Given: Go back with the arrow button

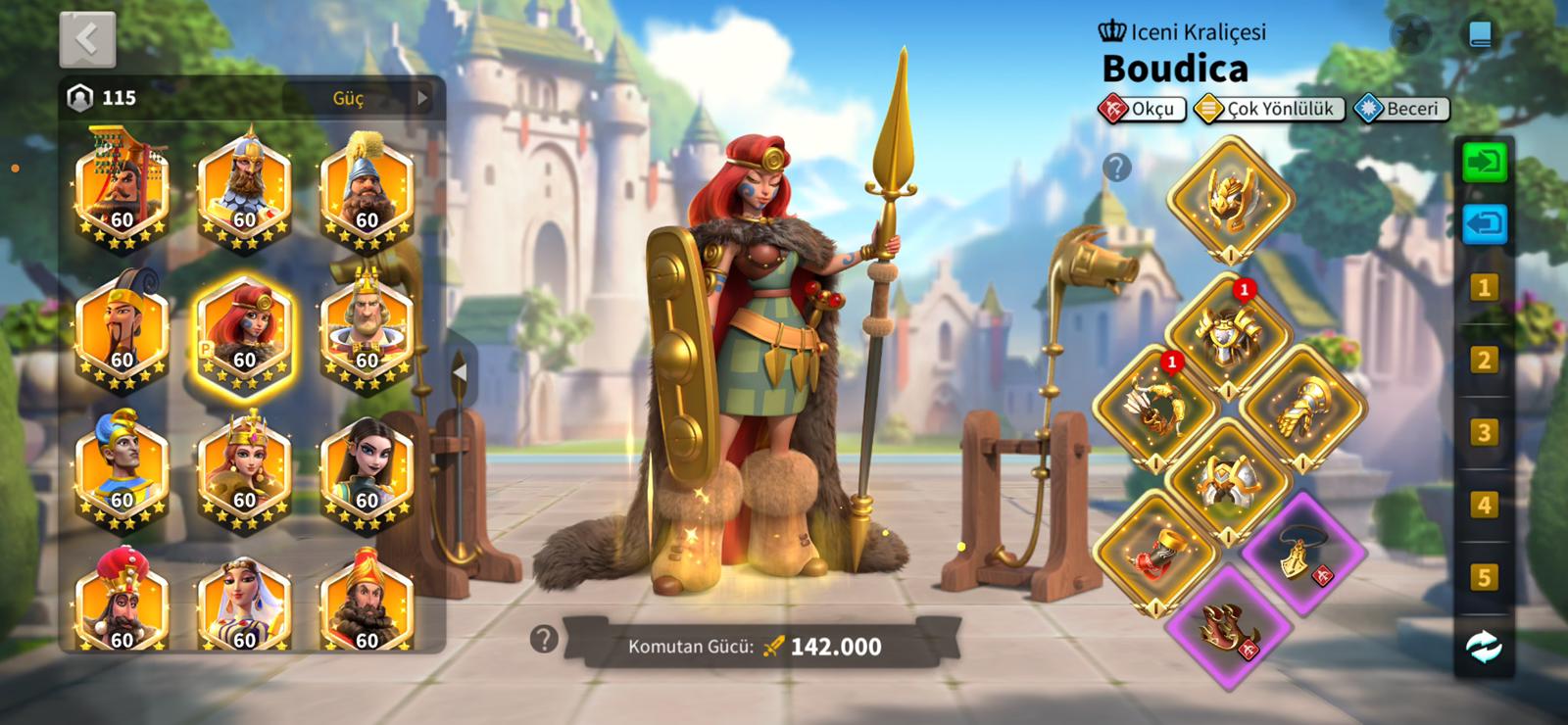Looking at the screenshot, I should (x=87, y=39).
